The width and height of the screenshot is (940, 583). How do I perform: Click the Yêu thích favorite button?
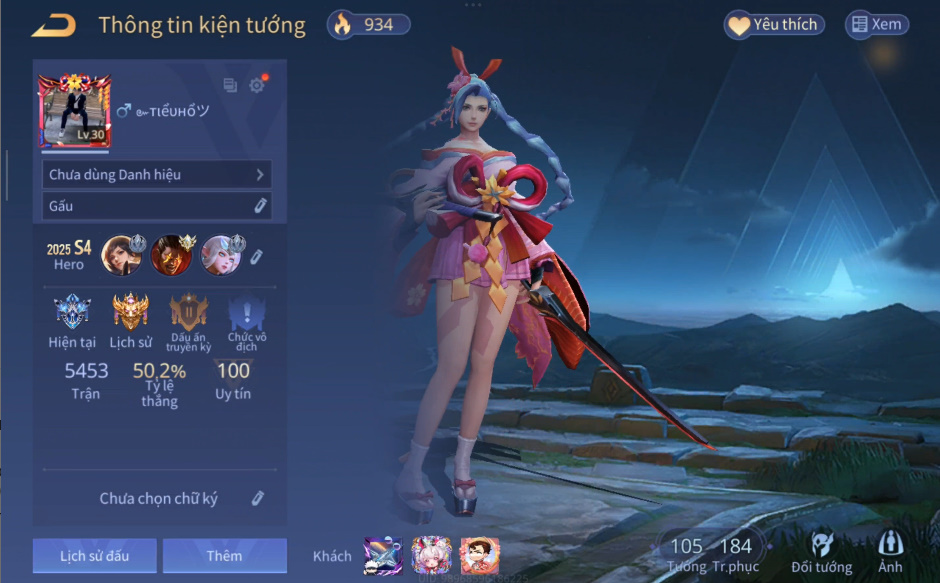774,25
